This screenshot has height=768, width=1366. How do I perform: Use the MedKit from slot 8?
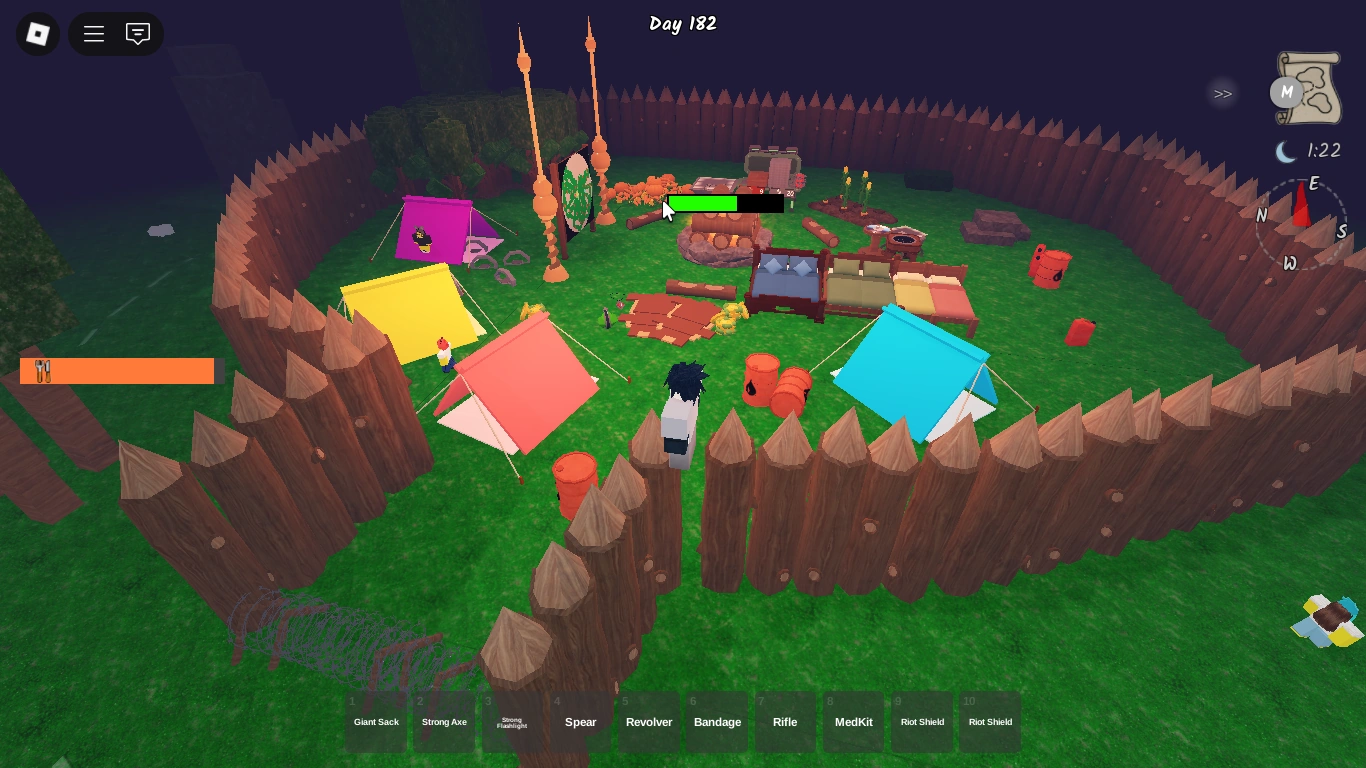853,722
